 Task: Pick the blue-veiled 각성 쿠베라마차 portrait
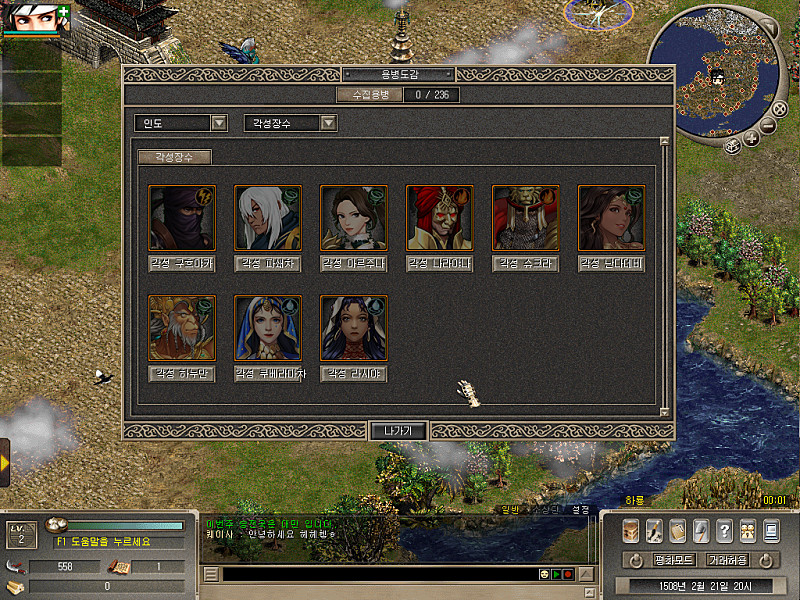(268, 328)
